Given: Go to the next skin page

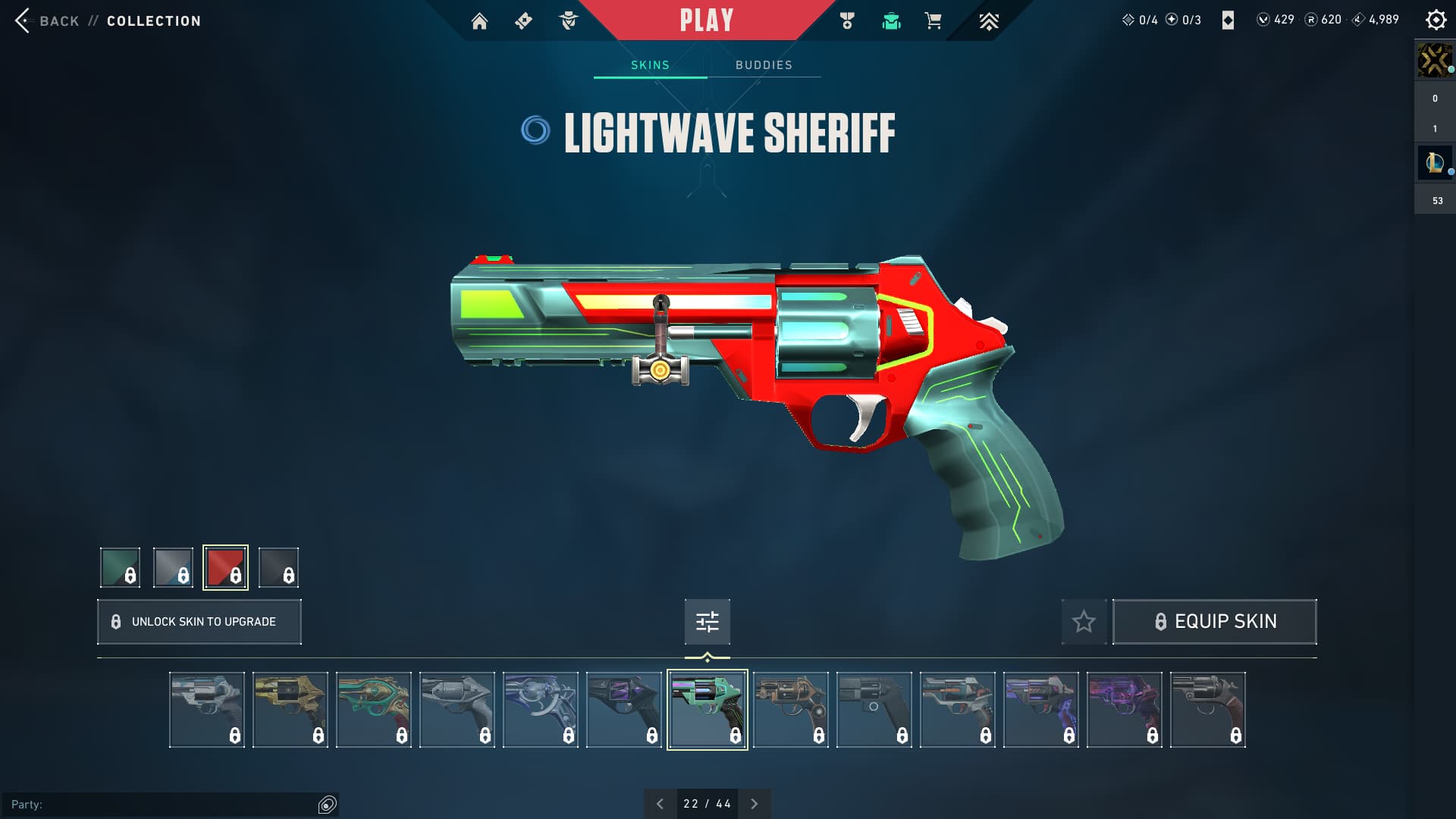Looking at the screenshot, I should click(x=754, y=804).
